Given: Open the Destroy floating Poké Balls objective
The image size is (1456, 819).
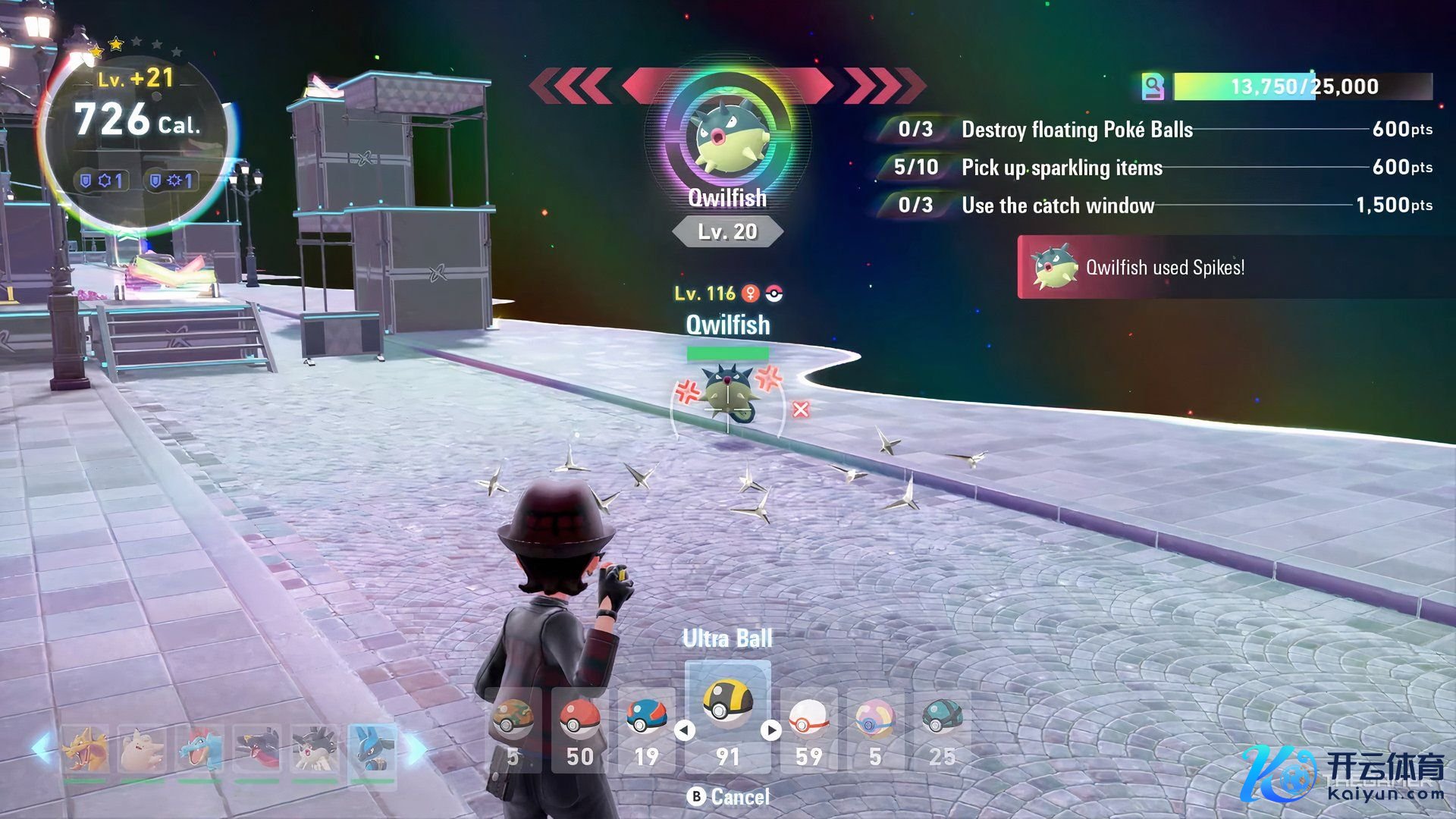Looking at the screenshot, I should tap(1077, 130).
